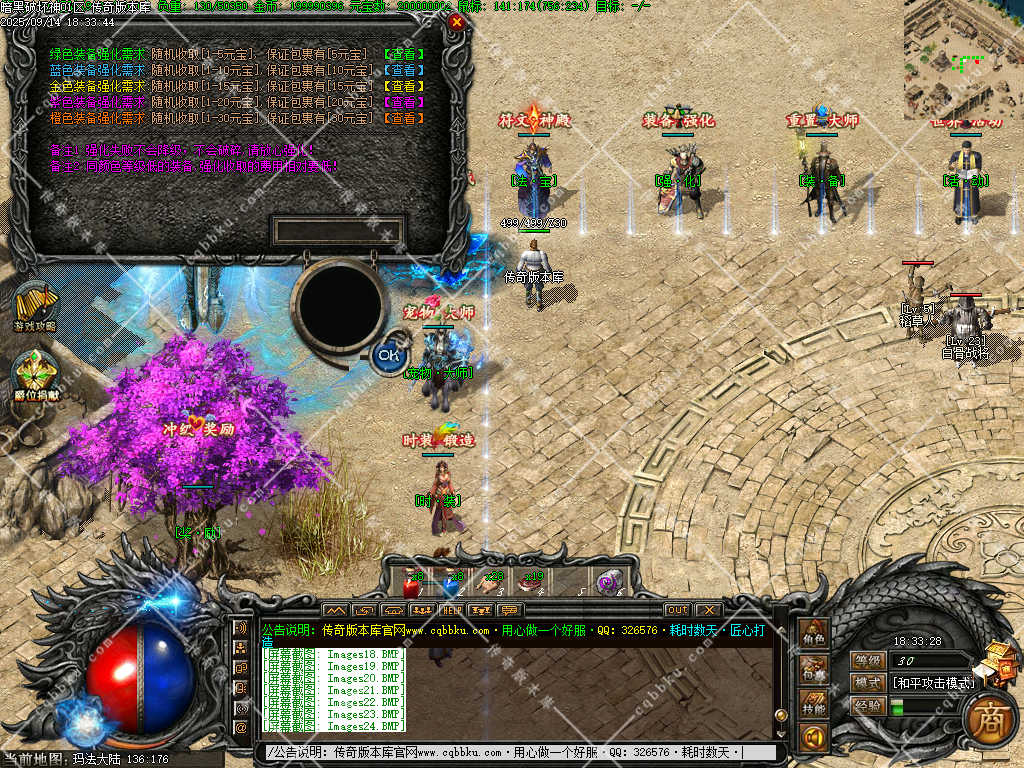Use the red health potion in hotbar
This screenshot has width=1024, height=768.
click(x=410, y=582)
